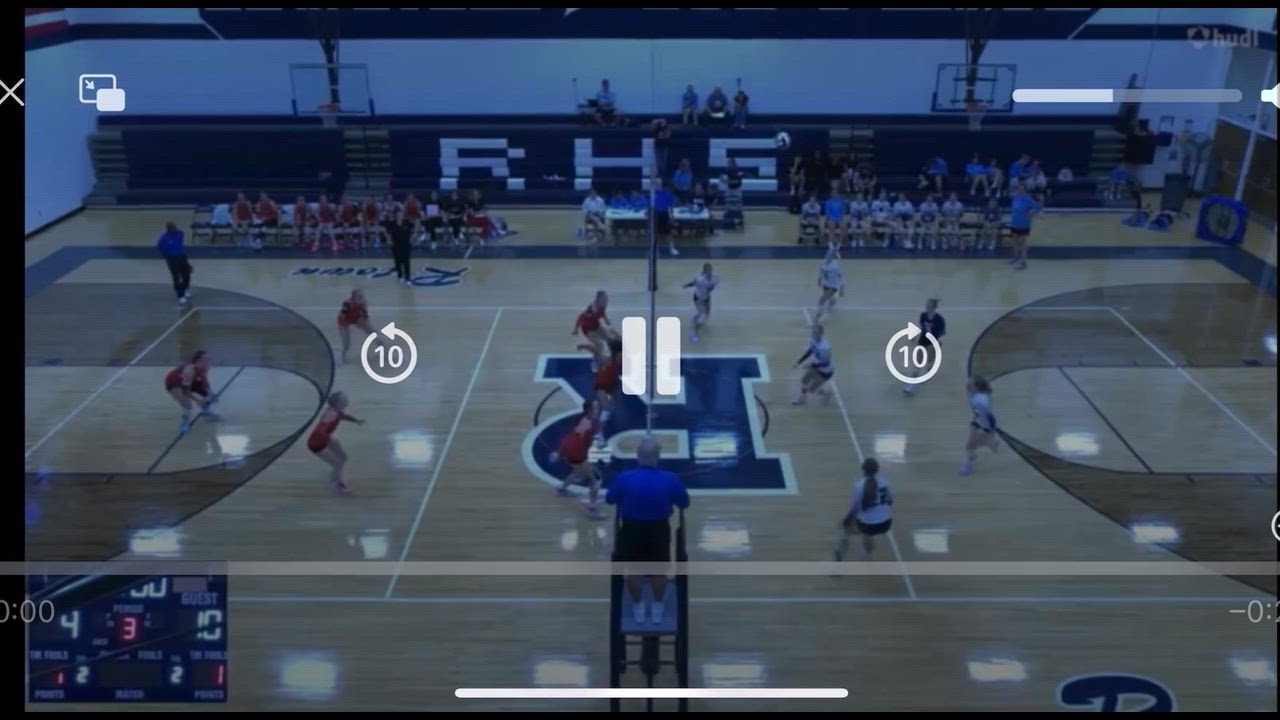The width and height of the screenshot is (1280, 720).
Task: Skip forward 10 seconds
Action: [x=912, y=354]
